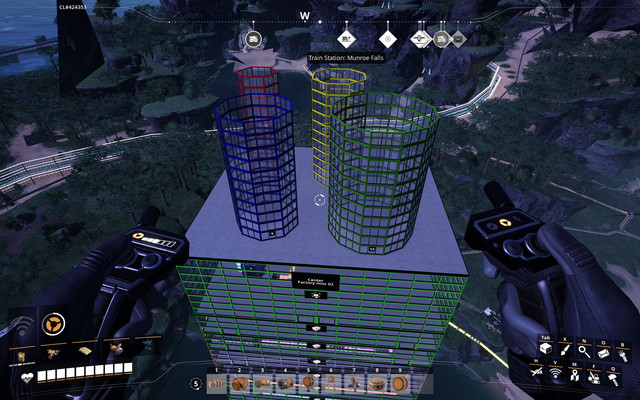The image size is (640, 400).
Task: Choose the buildable in hotbar slot 4
Action: (285, 383)
